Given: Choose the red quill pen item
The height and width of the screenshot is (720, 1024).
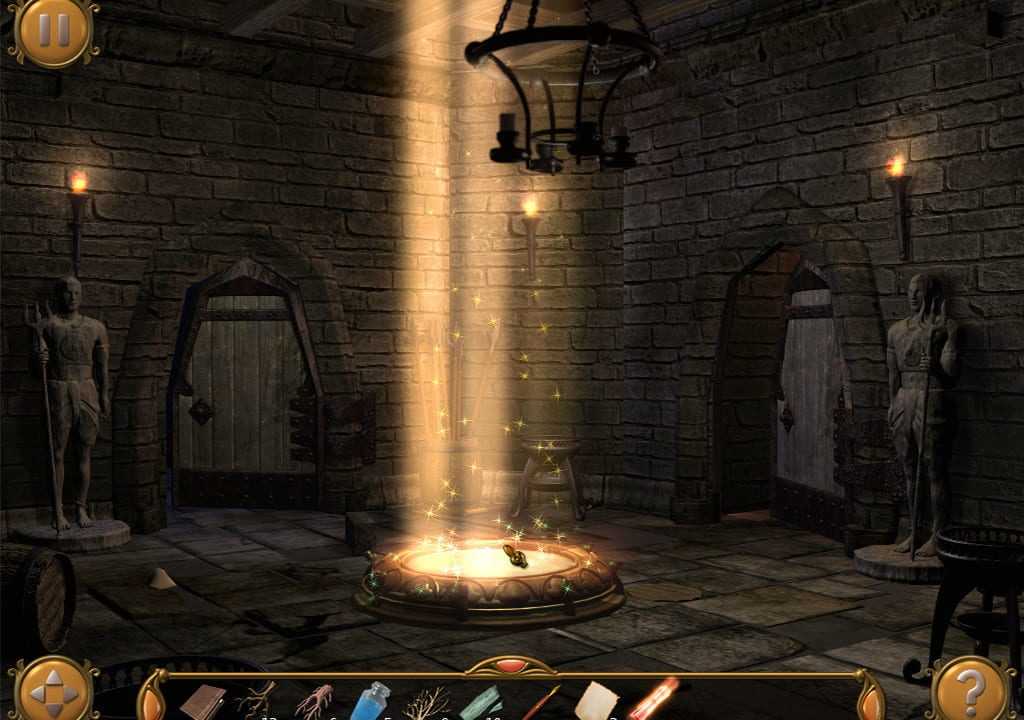Looking at the screenshot, I should (x=541, y=702).
